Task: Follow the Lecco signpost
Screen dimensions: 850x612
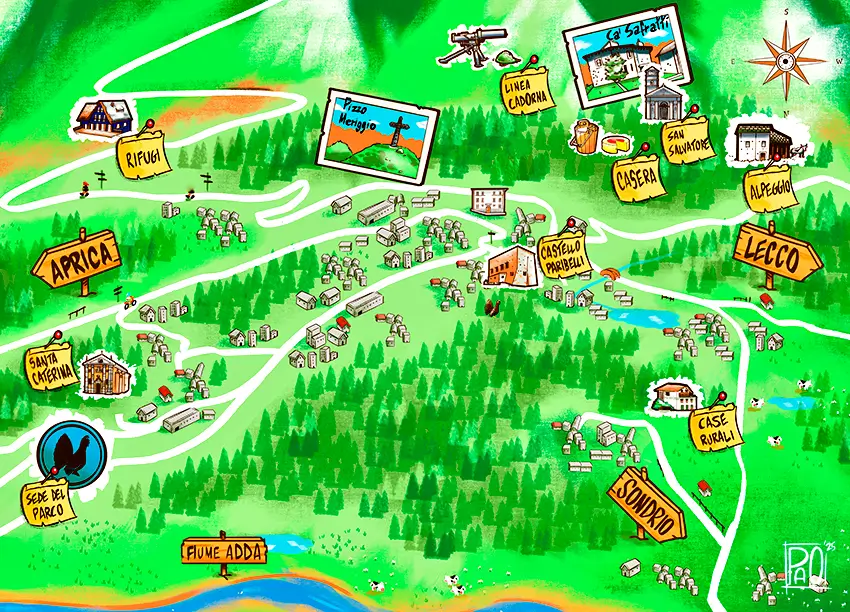Action: pos(780,256)
